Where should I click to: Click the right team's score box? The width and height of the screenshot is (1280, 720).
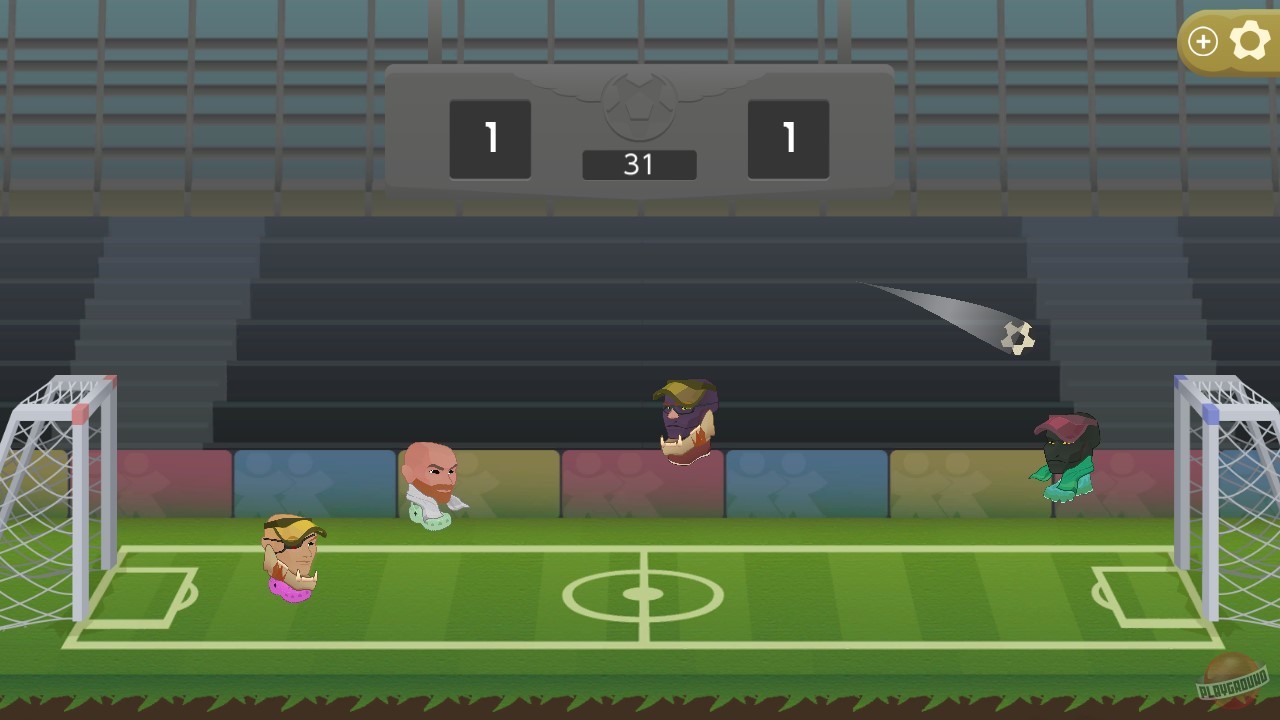coord(789,139)
